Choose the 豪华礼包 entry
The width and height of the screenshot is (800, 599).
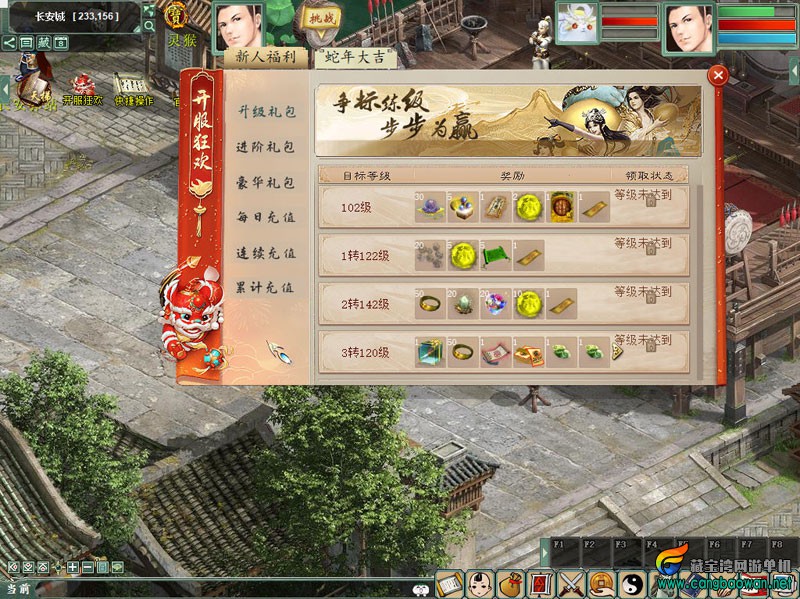pos(265,183)
